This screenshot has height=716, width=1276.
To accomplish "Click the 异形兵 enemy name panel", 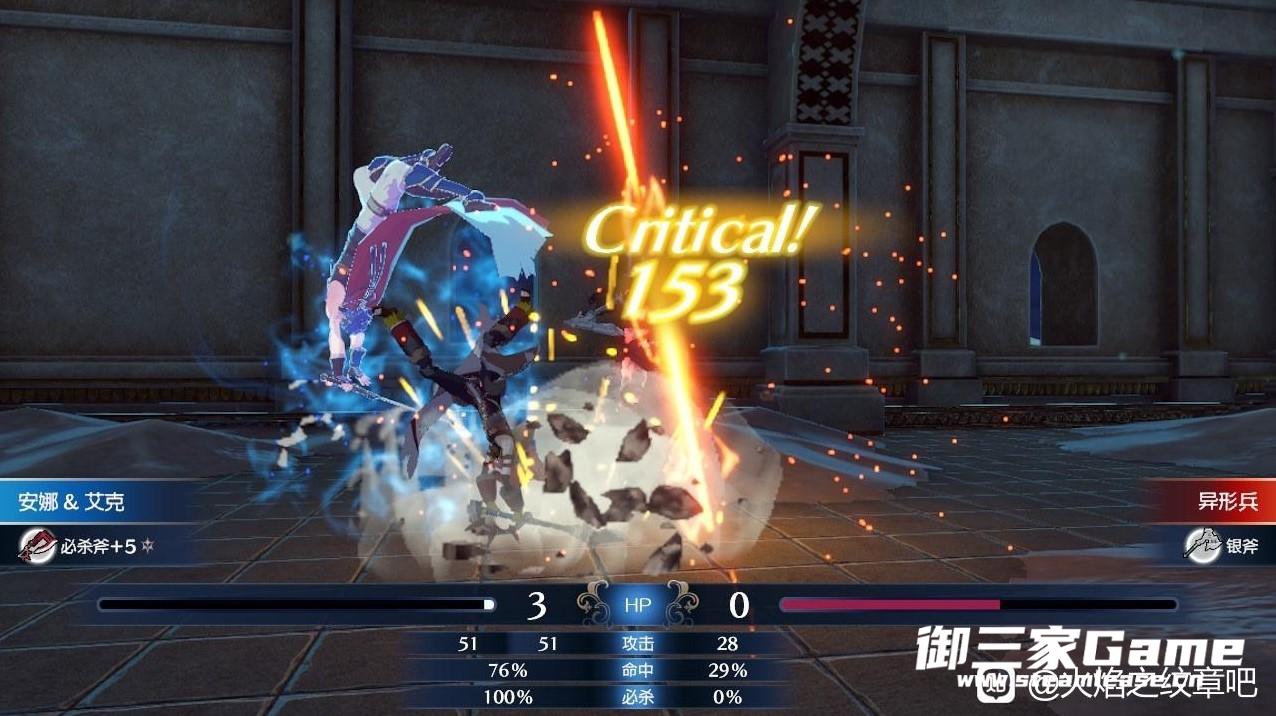I will click(1226, 501).
